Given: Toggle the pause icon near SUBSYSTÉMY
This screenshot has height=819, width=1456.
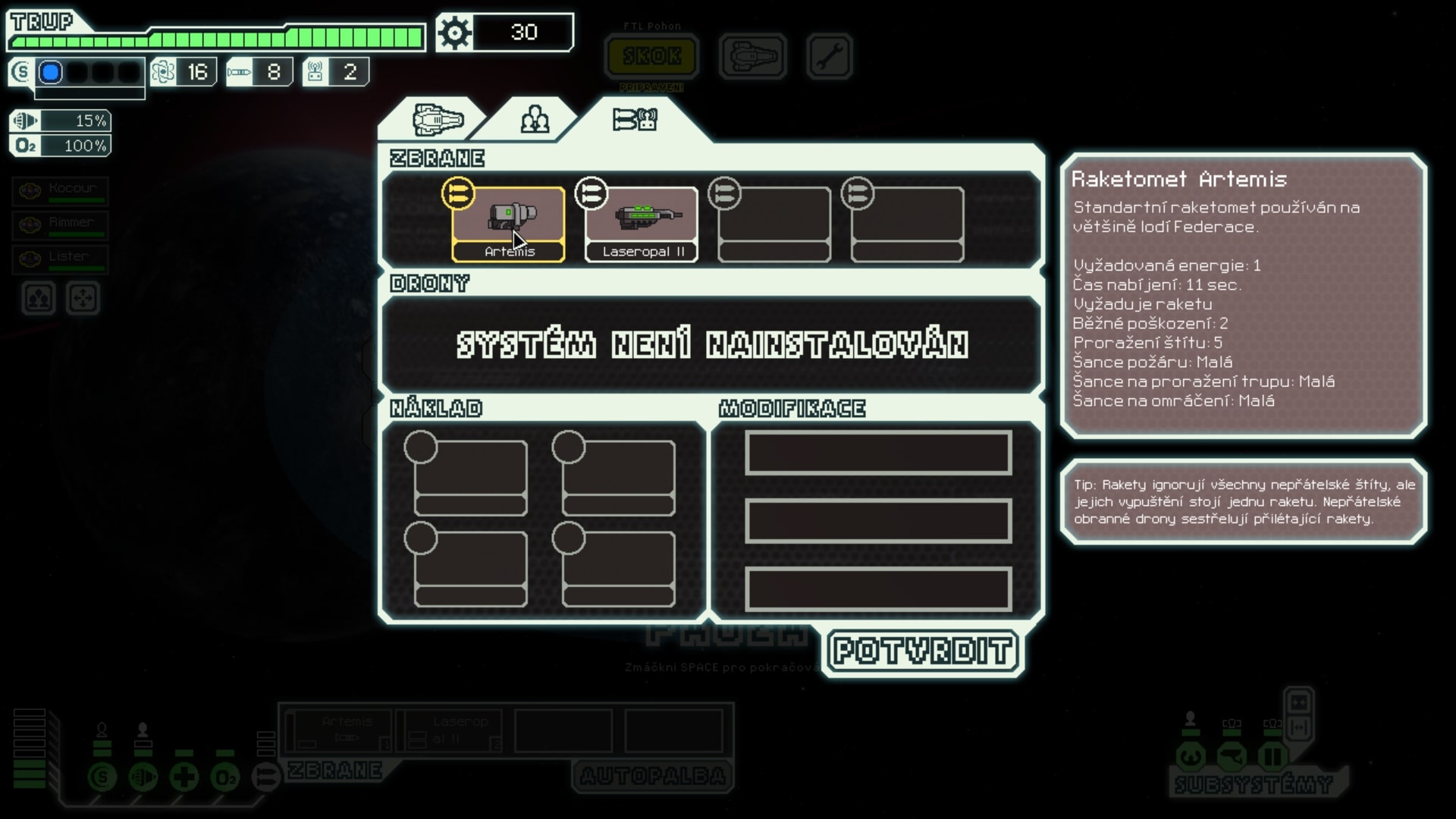Looking at the screenshot, I should [x=1273, y=757].
